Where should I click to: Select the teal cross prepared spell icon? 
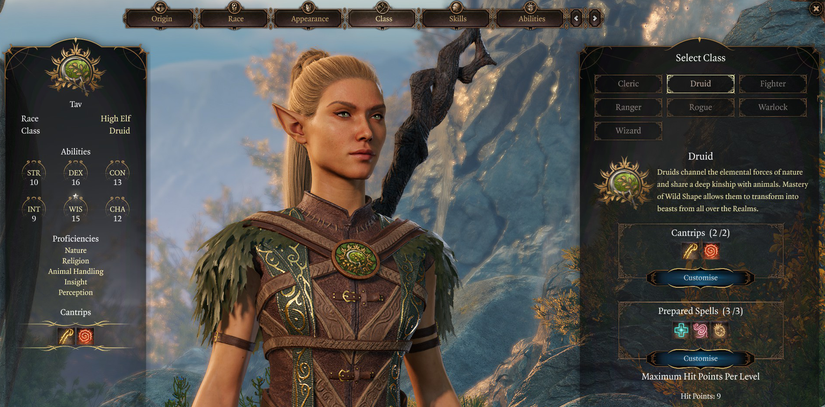pos(681,331)
